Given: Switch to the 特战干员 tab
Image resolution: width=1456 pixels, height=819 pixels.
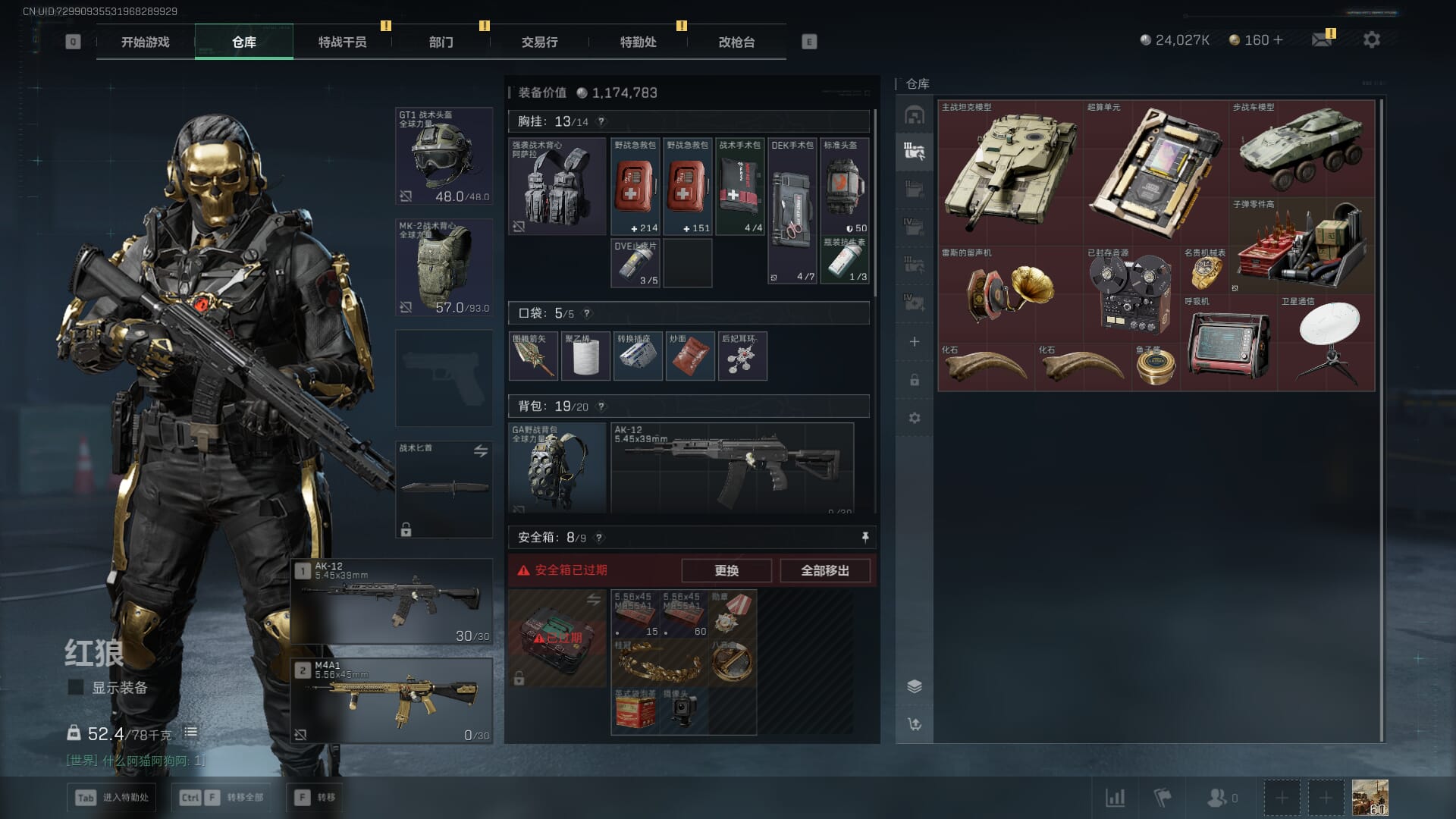Looking at the screenshot, I should [x=342, y=42].
